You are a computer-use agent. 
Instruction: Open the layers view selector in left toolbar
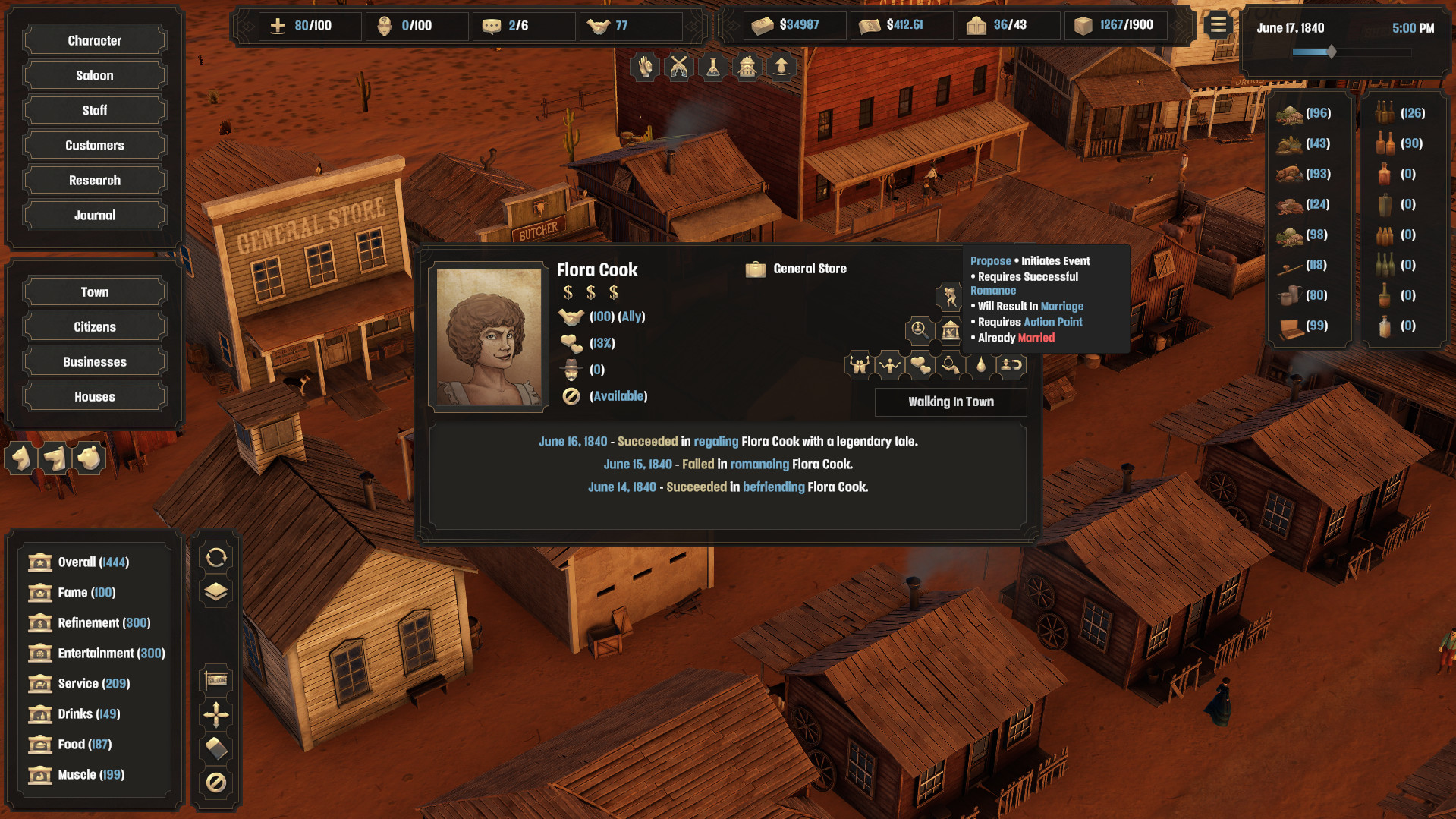216,591
